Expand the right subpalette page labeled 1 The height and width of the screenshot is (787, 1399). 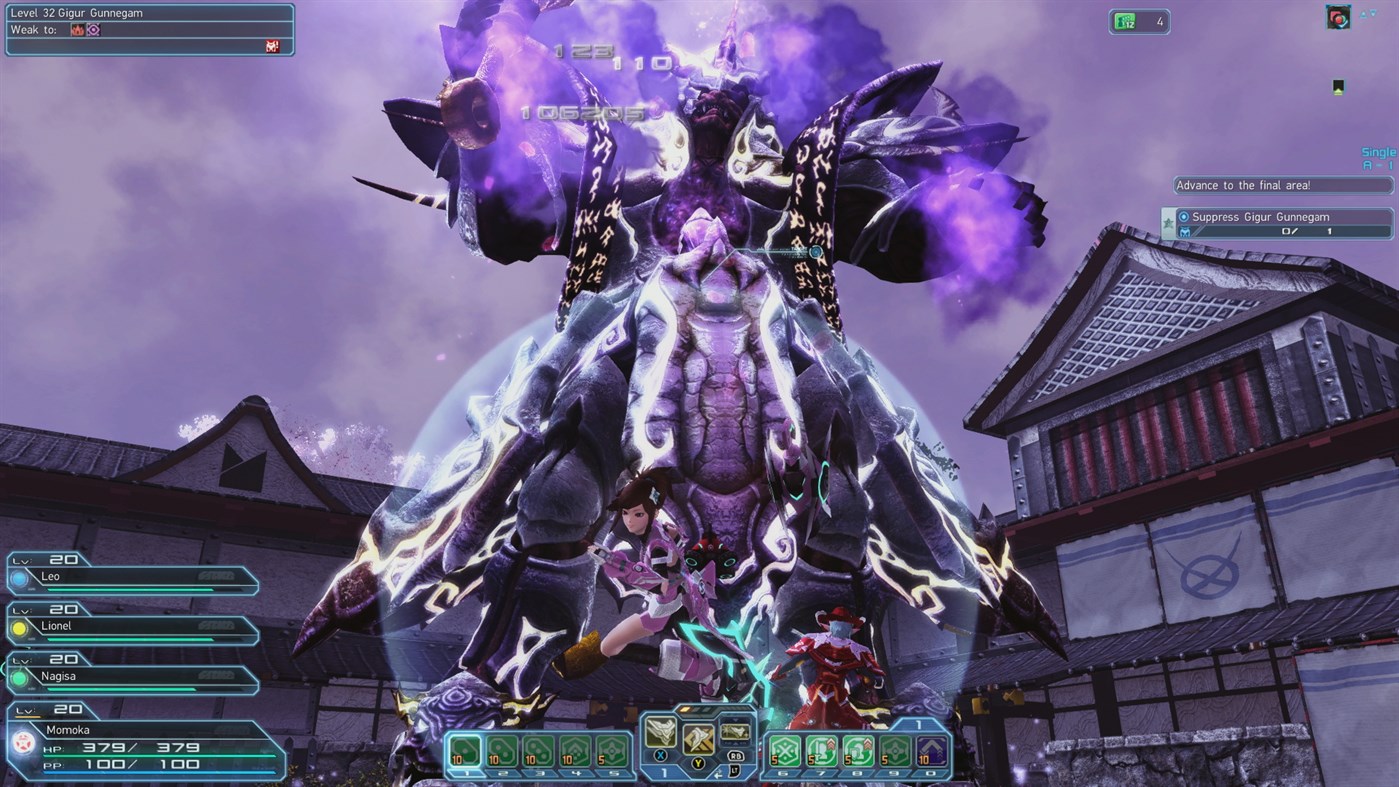(919, 724)
